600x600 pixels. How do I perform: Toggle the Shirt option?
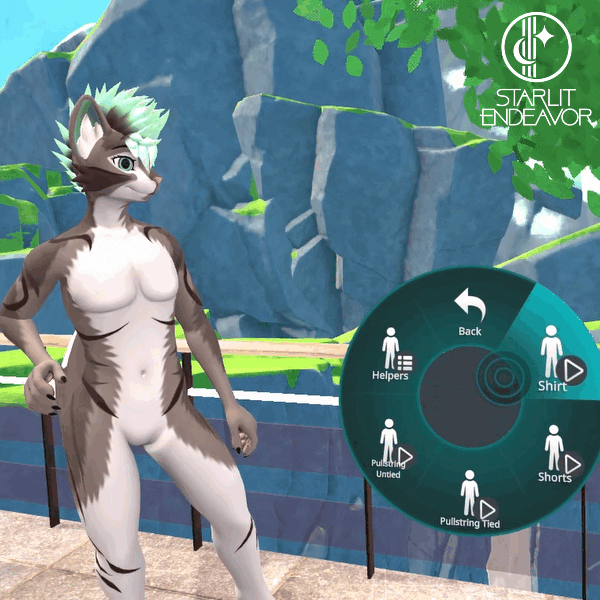(x=554, y=358)
